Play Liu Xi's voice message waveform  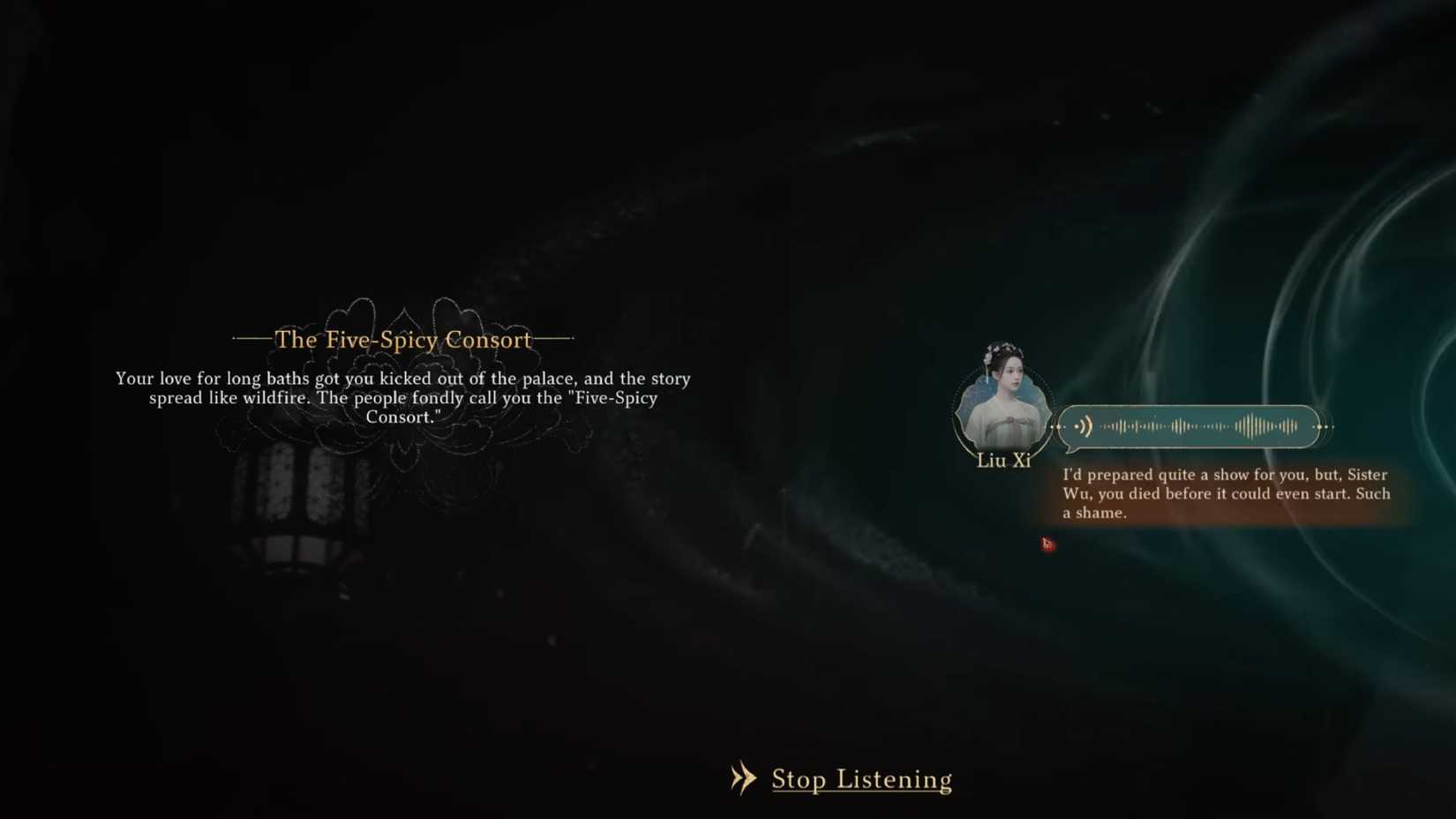[1190, 426]
